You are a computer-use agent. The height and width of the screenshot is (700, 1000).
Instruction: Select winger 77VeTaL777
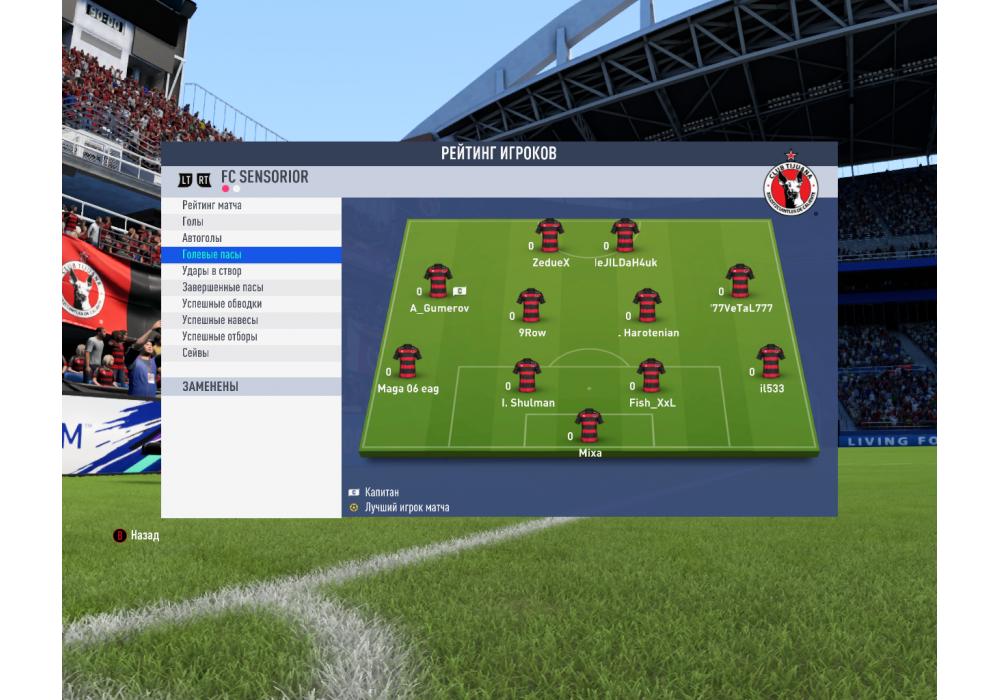tap(740, 282)
